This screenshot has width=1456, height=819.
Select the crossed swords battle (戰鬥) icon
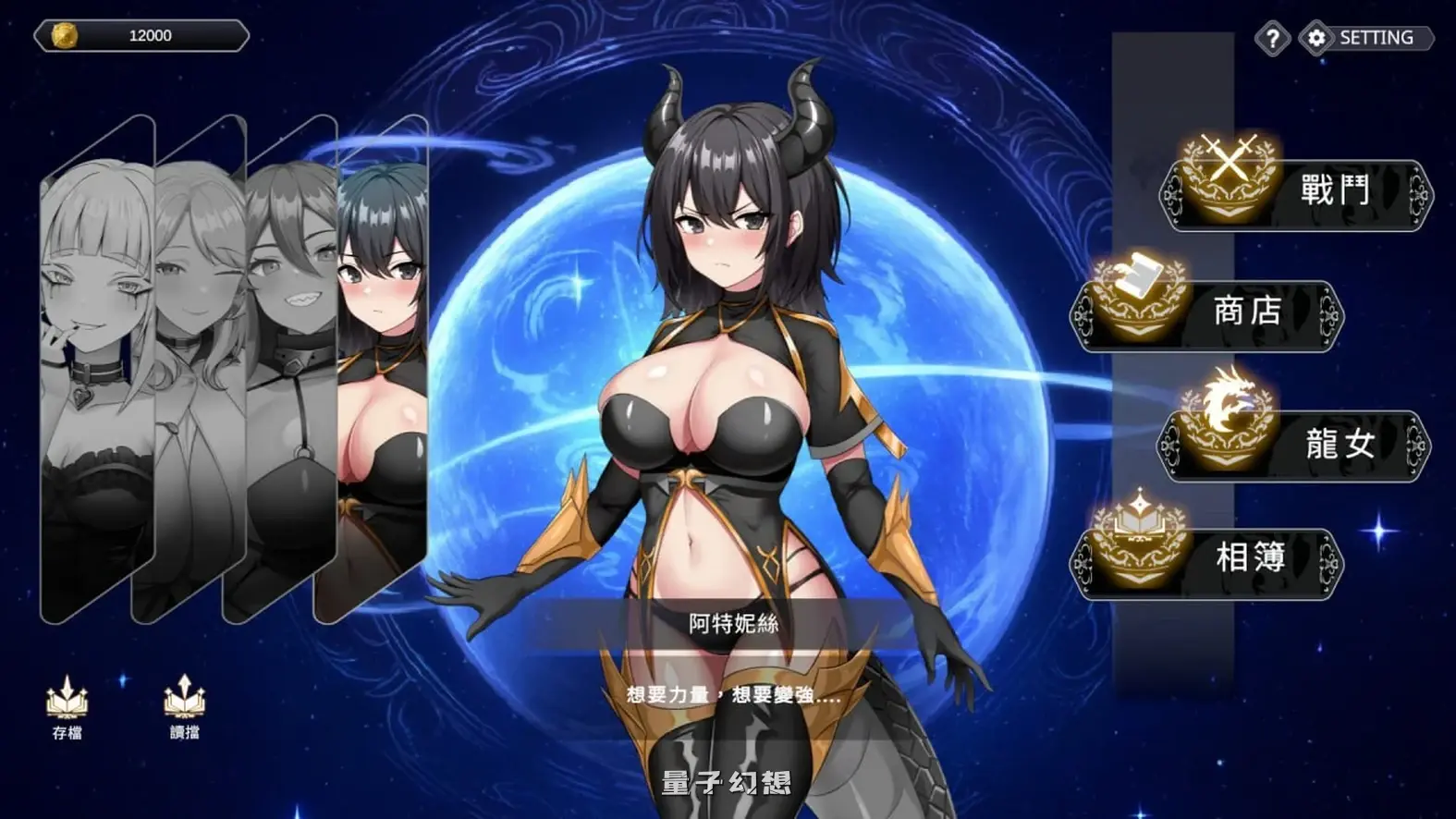(1228, 177)
